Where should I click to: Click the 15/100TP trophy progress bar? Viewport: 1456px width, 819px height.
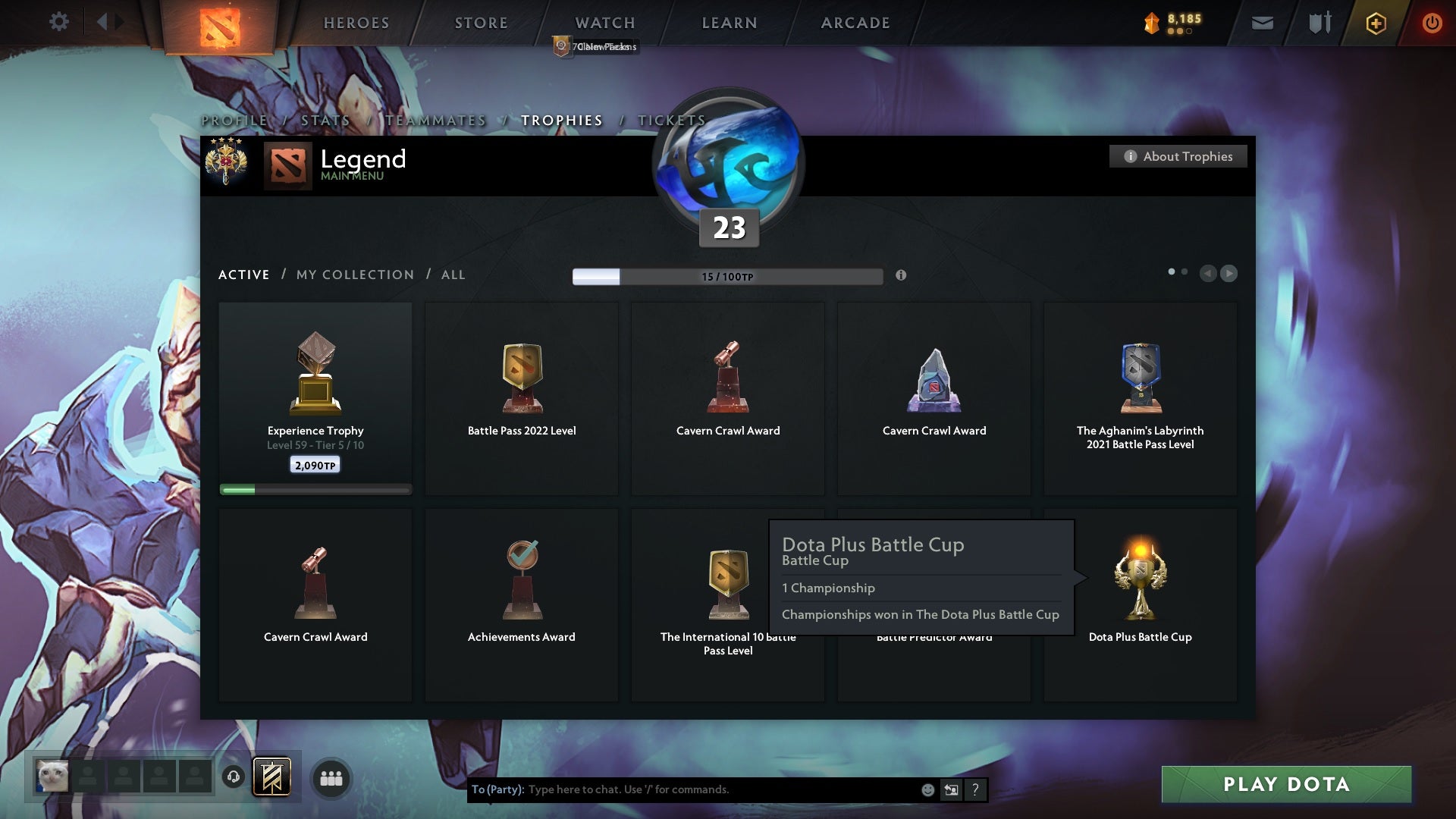coord(728,276)
